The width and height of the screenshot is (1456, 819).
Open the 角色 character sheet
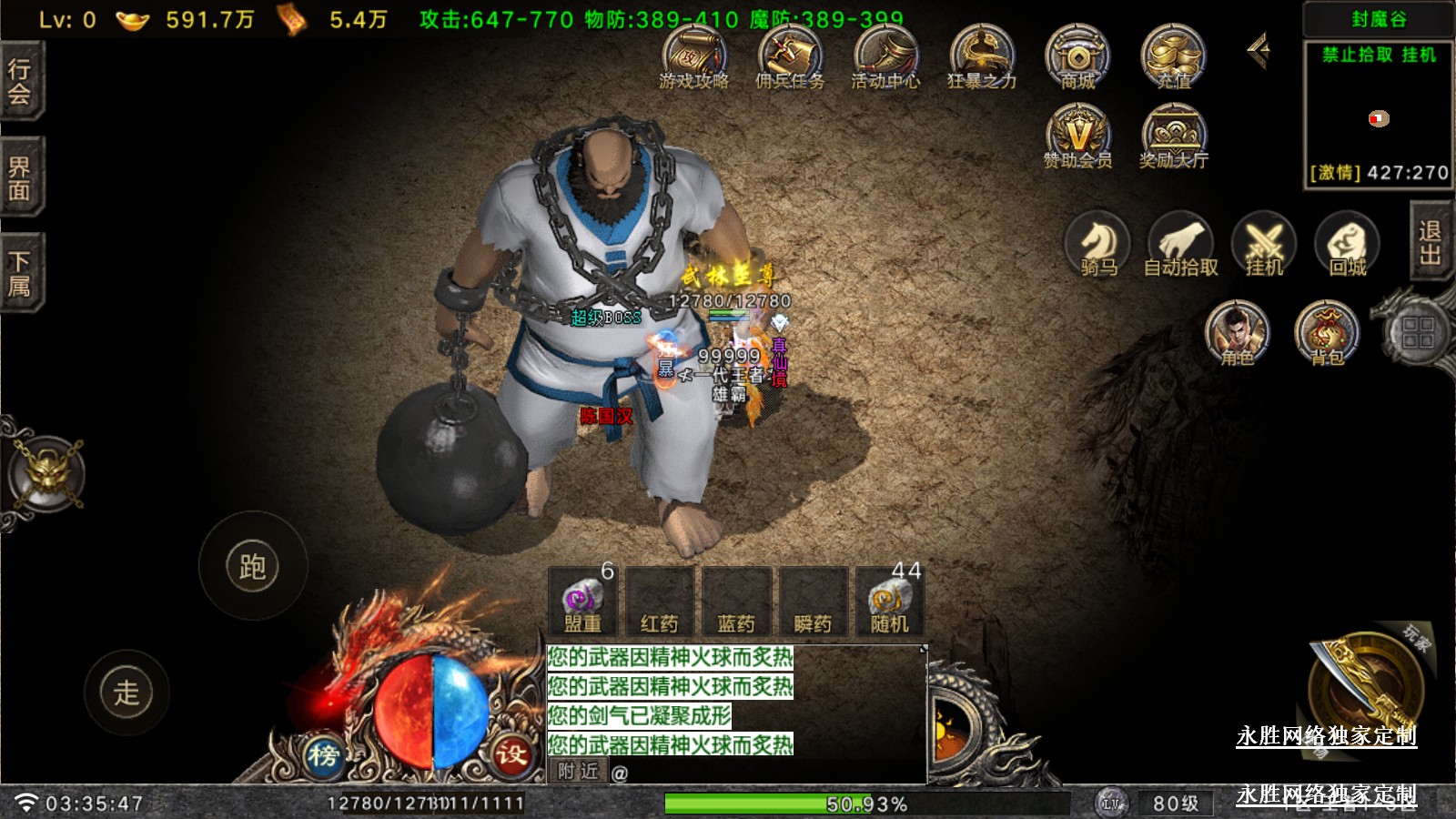pyautogui.click(x=1237, y=332)
